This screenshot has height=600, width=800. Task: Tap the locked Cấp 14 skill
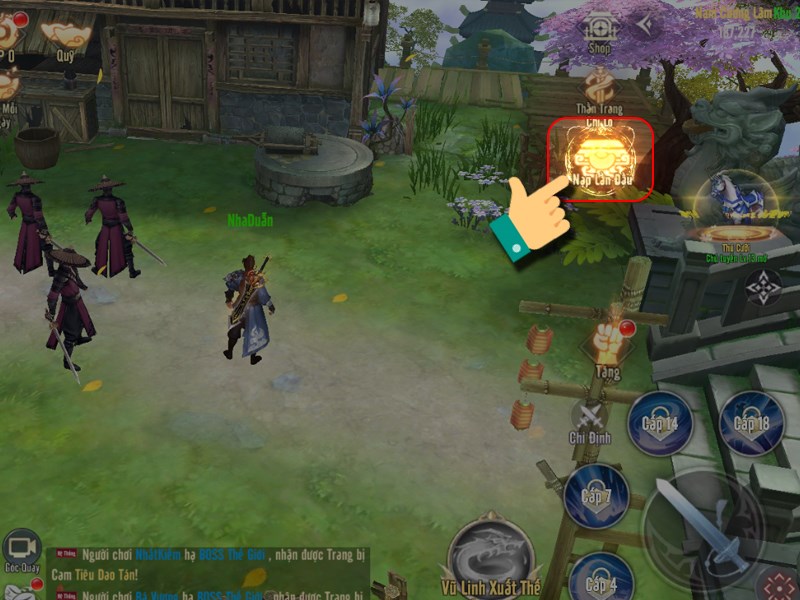(x=660, y=423)
